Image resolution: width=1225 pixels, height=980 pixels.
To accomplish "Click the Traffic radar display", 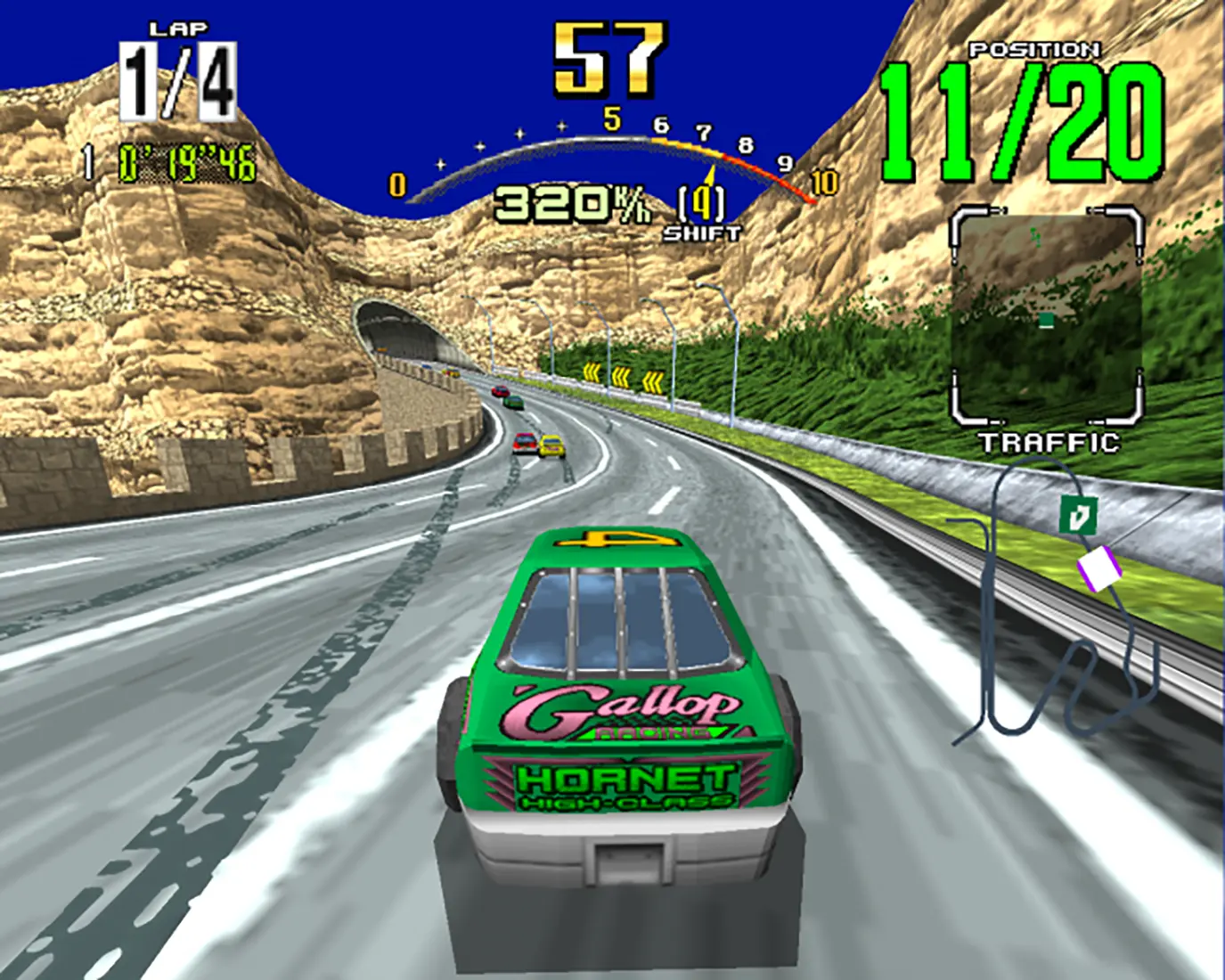I will (x=1047, y=316).
